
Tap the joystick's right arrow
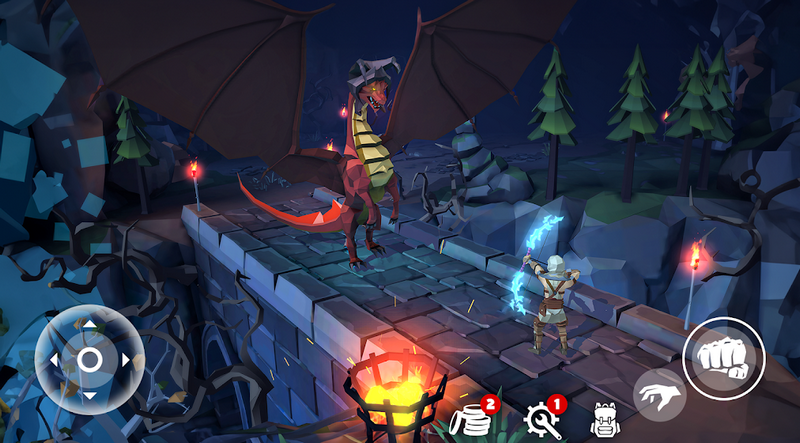pyautogui.click(x=125, y=359)
